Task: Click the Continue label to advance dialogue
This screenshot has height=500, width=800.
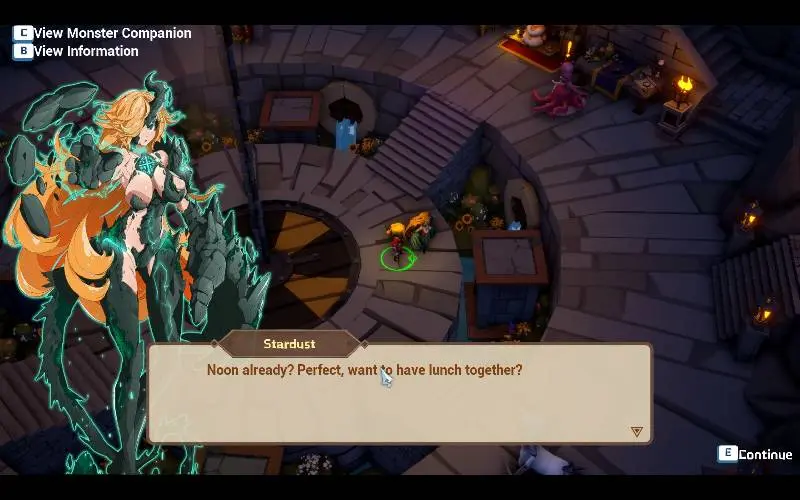Action: (x=765, y=454)
